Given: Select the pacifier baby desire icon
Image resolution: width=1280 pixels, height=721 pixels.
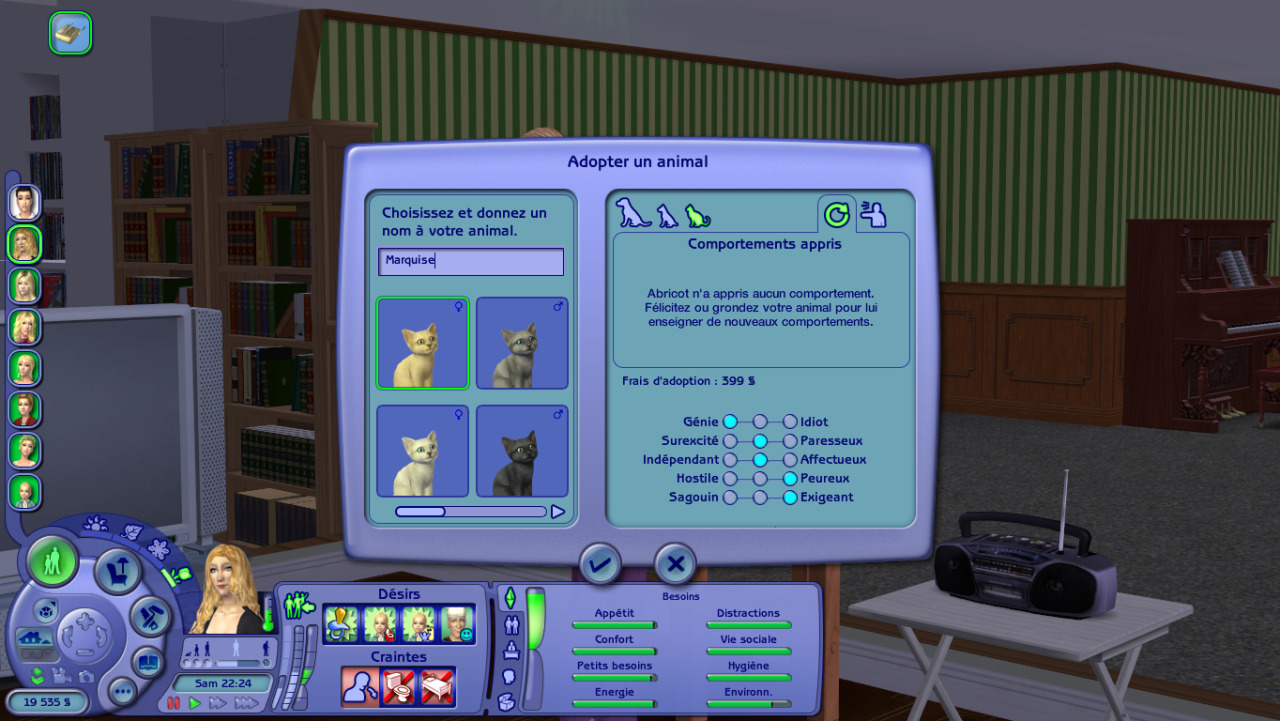Looking at the screenshot, I should click(341, 625).
